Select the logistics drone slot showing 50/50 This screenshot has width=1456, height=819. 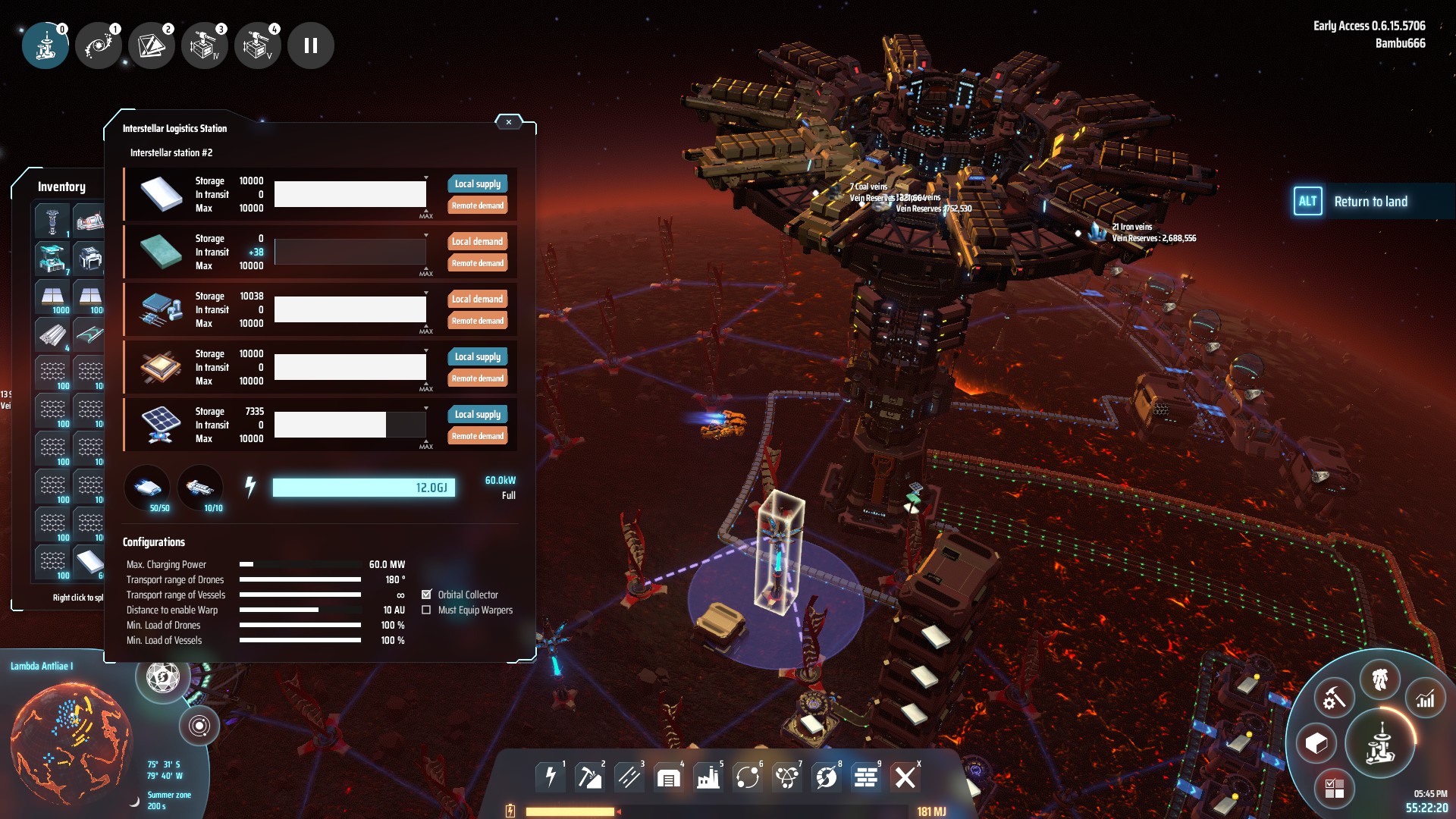tap(148, 488)
